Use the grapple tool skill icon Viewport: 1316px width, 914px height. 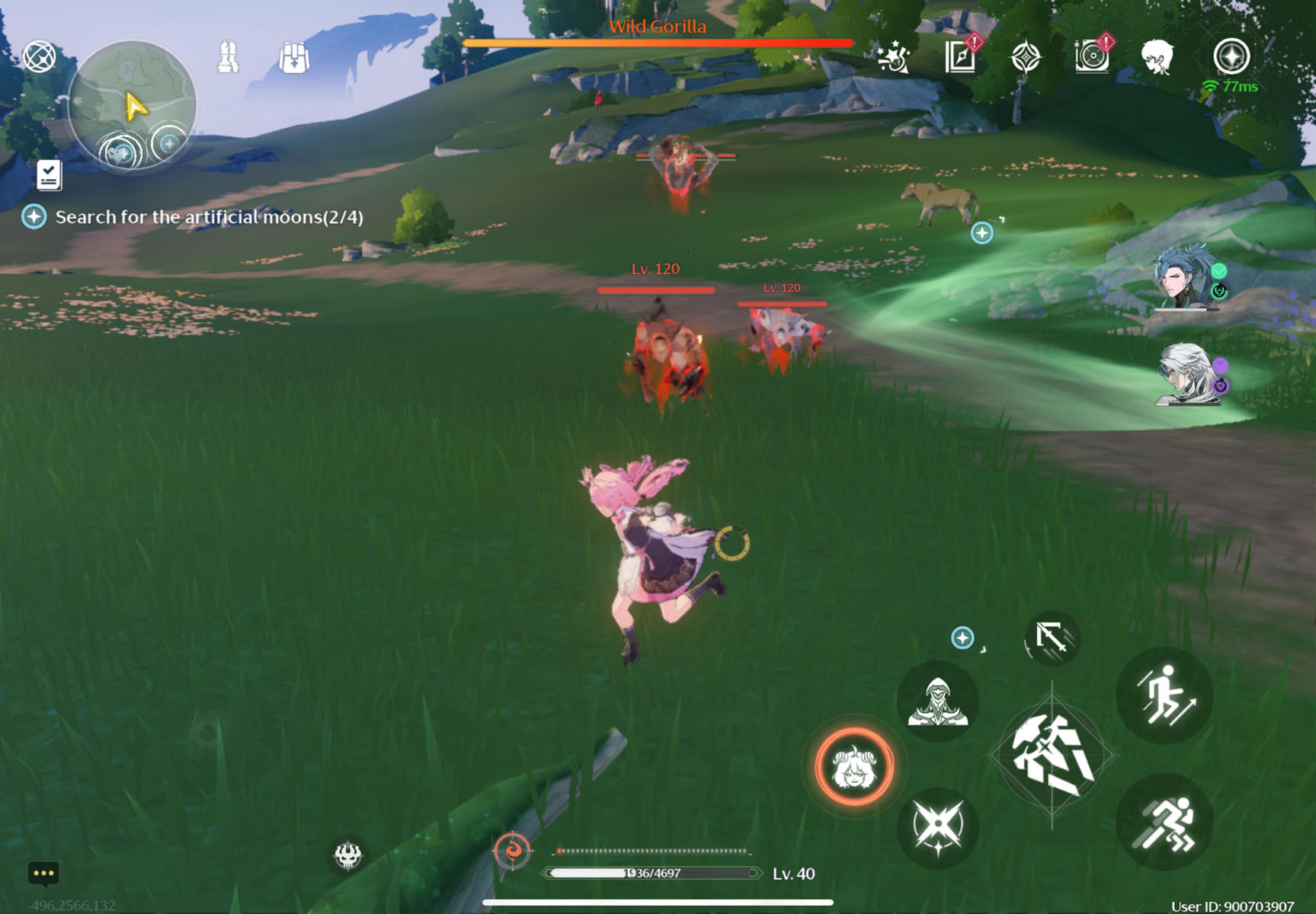coord(1052,640)
